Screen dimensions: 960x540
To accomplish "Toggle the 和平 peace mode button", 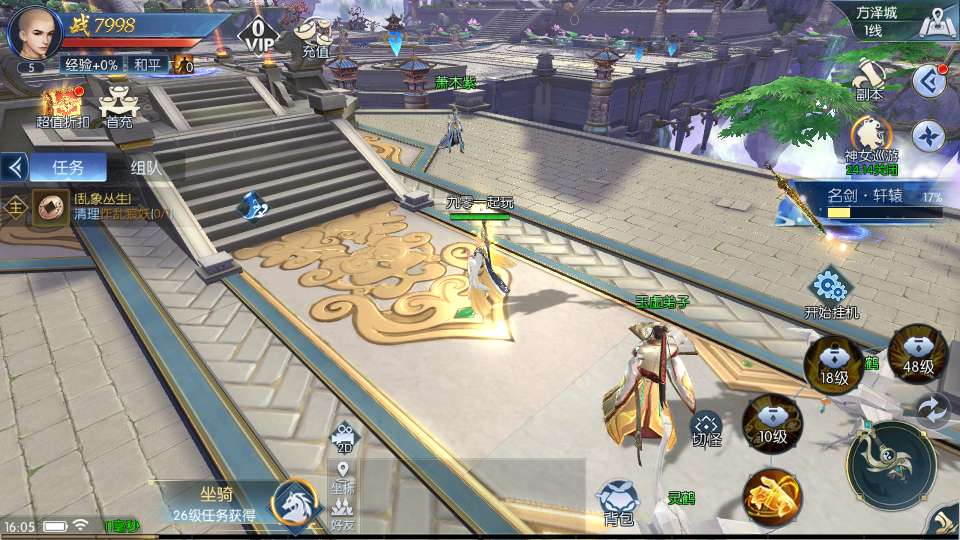I will coord(147,64).
